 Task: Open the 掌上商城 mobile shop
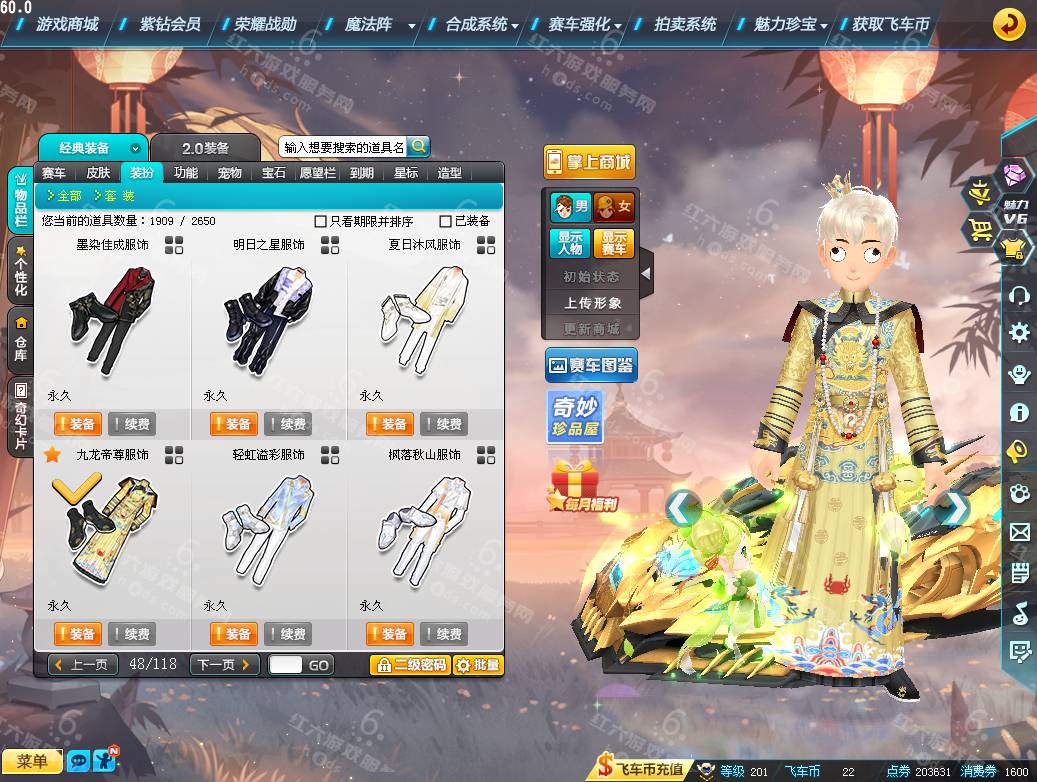pyautogui.click(x=589, y=162)
